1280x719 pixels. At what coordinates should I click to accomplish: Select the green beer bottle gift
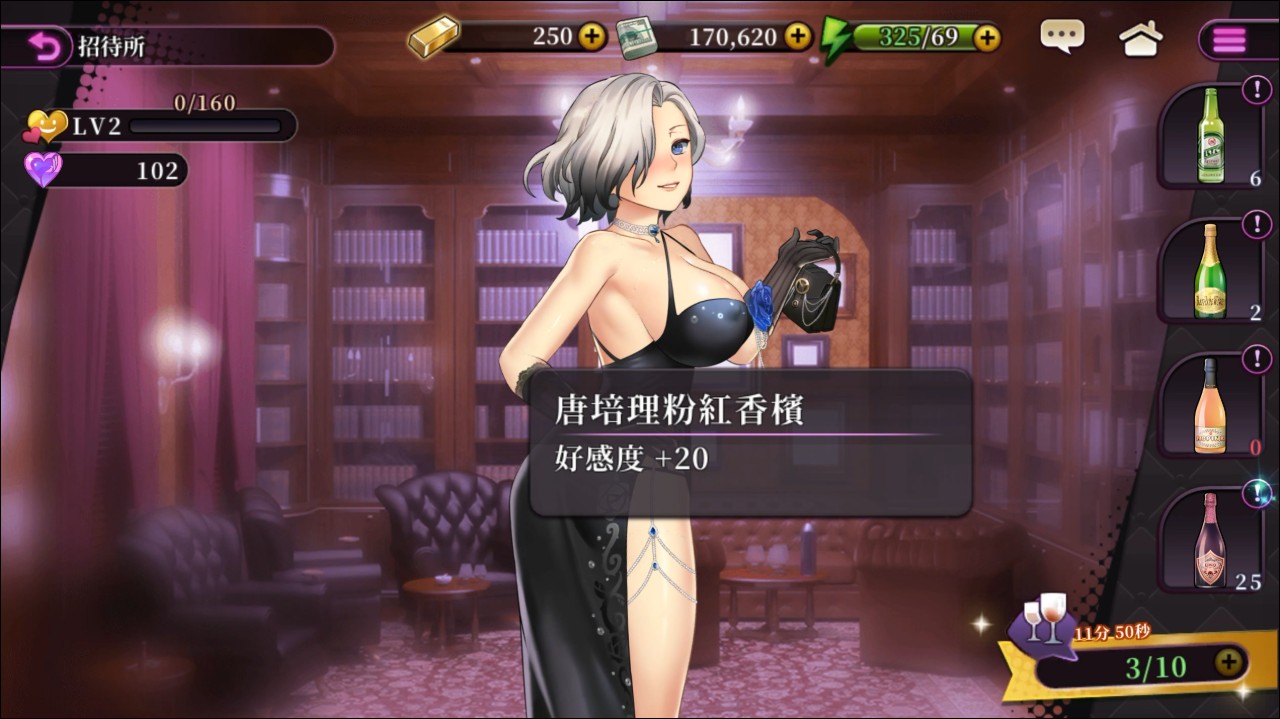pyautogui.click(x=1211, y=136)
